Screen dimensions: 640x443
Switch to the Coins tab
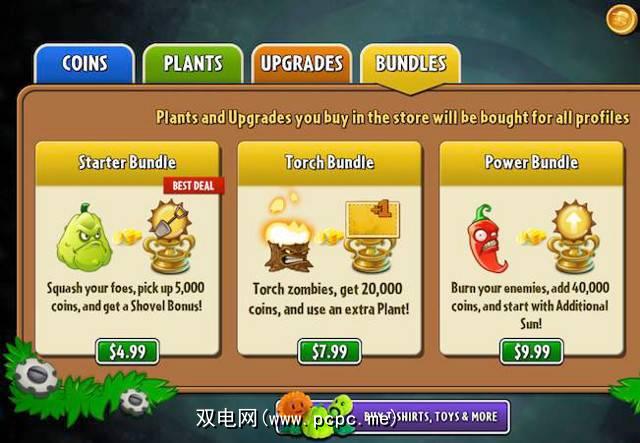tap(84, 64)
